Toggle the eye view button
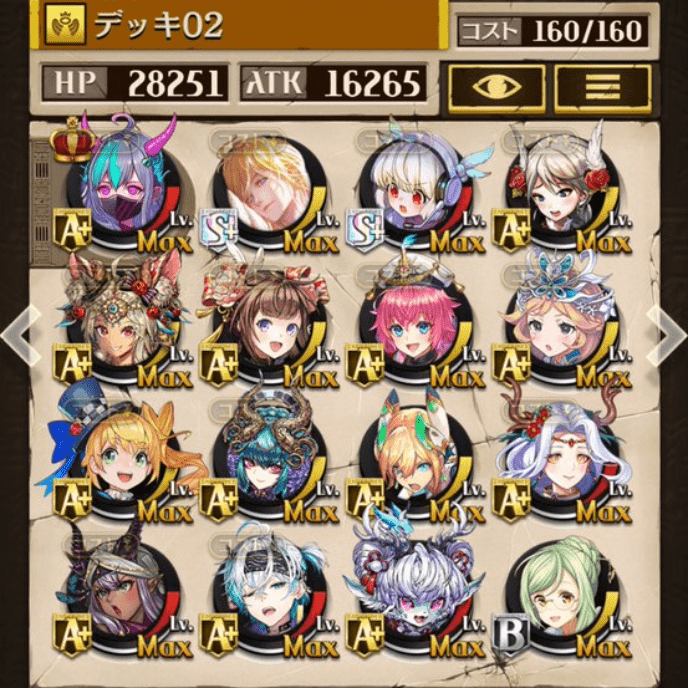This screenshot has width=688, height=688. (x=497, y=87)
